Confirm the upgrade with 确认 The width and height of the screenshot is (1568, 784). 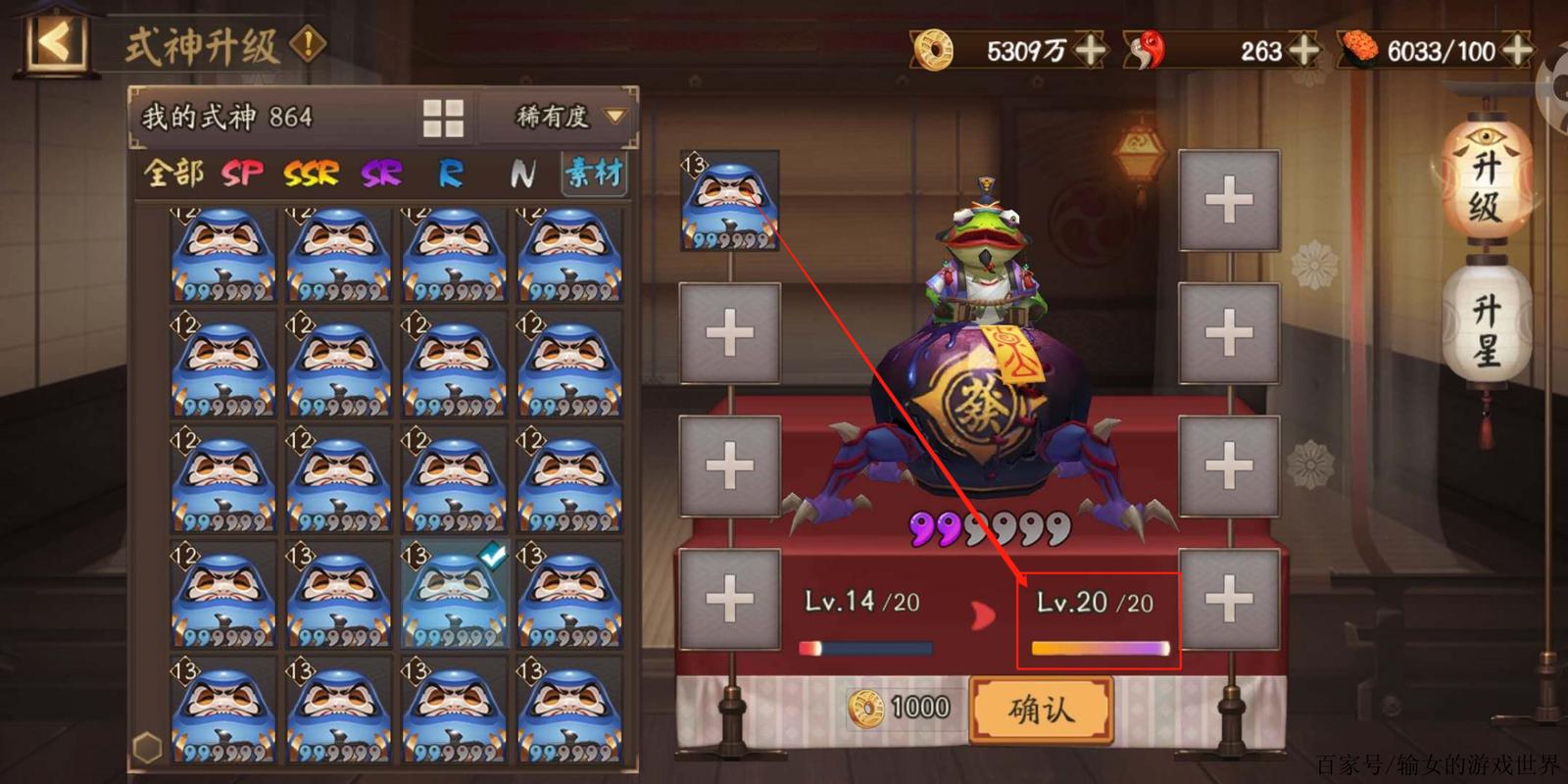[1041, 709]
